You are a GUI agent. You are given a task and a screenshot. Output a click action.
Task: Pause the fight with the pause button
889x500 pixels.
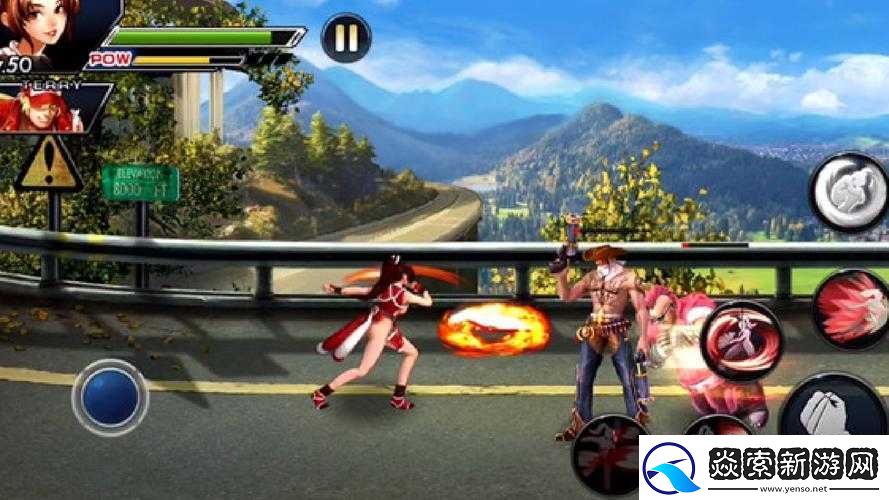coord(346,38)
